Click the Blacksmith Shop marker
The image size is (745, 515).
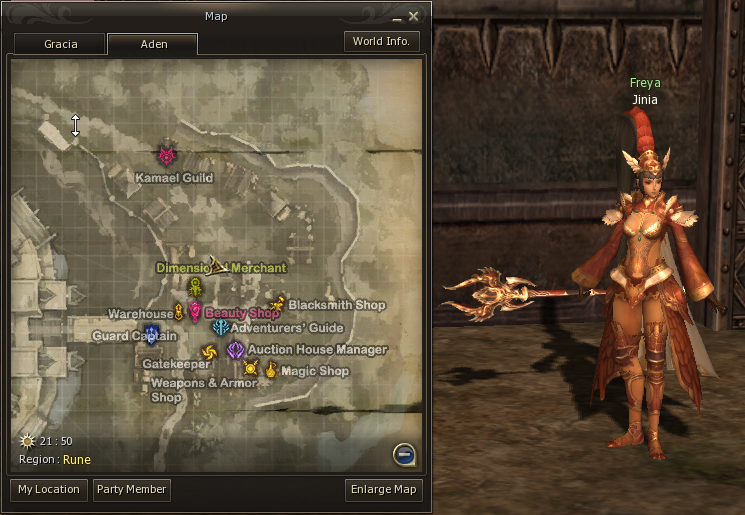(277, 303)
